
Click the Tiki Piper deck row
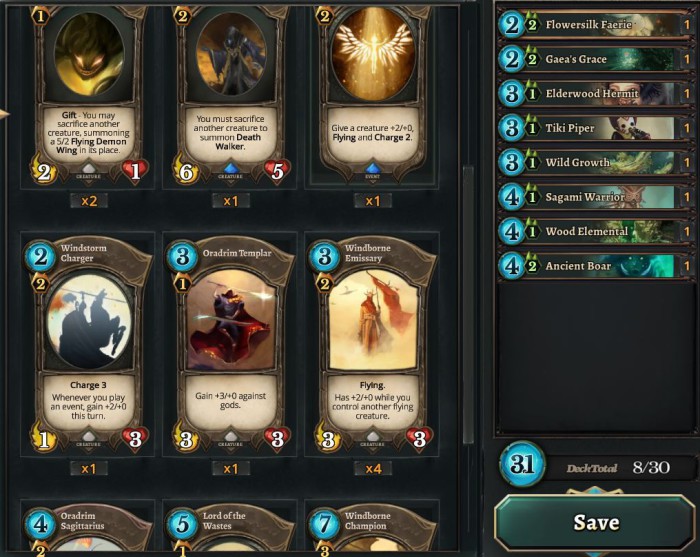(595, 128)
